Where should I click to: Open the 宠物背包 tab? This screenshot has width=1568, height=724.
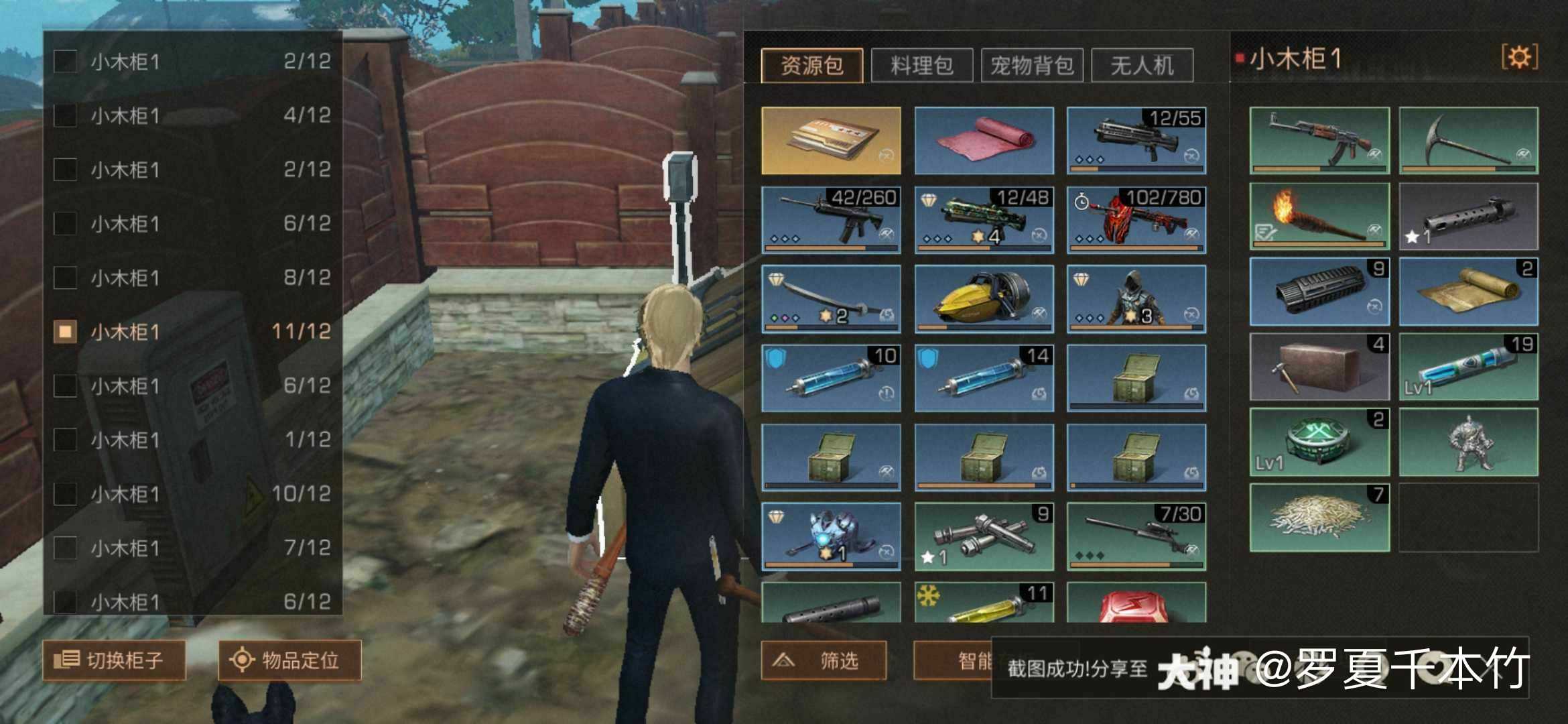pos(1032,64)
